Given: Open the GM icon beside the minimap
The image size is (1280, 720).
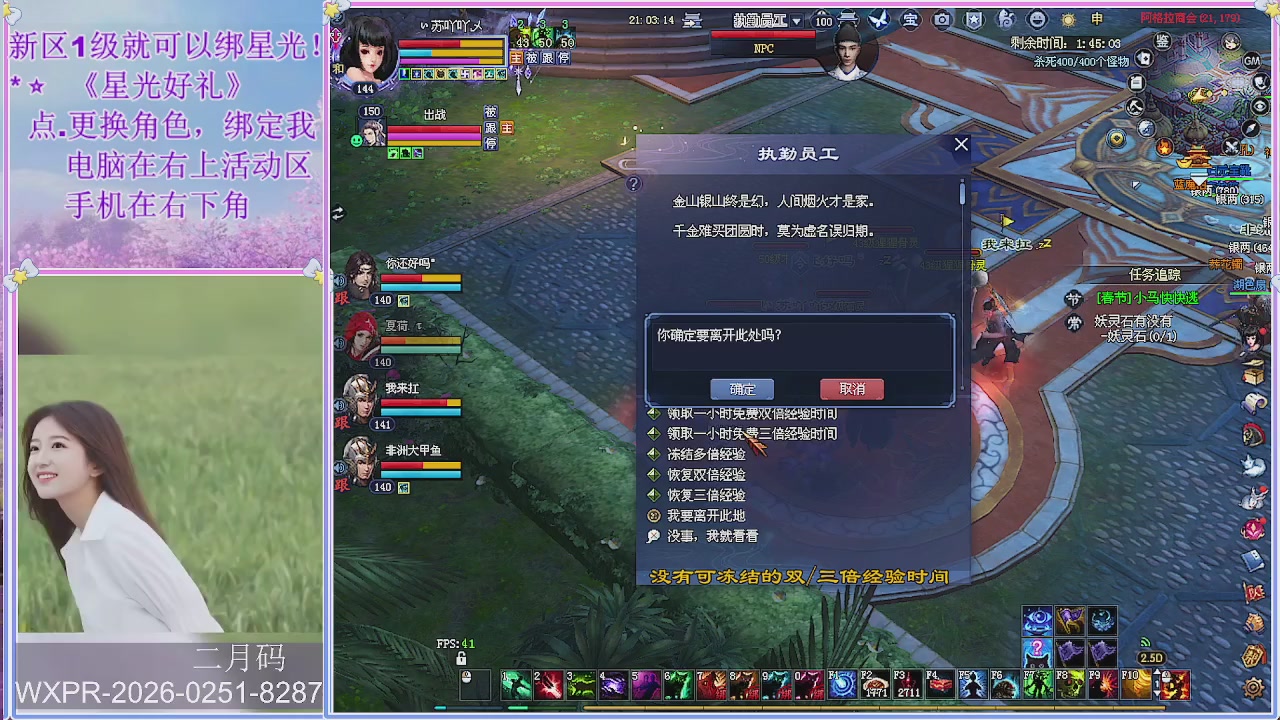Looking at the screenshot, I should pos(1251,61).
